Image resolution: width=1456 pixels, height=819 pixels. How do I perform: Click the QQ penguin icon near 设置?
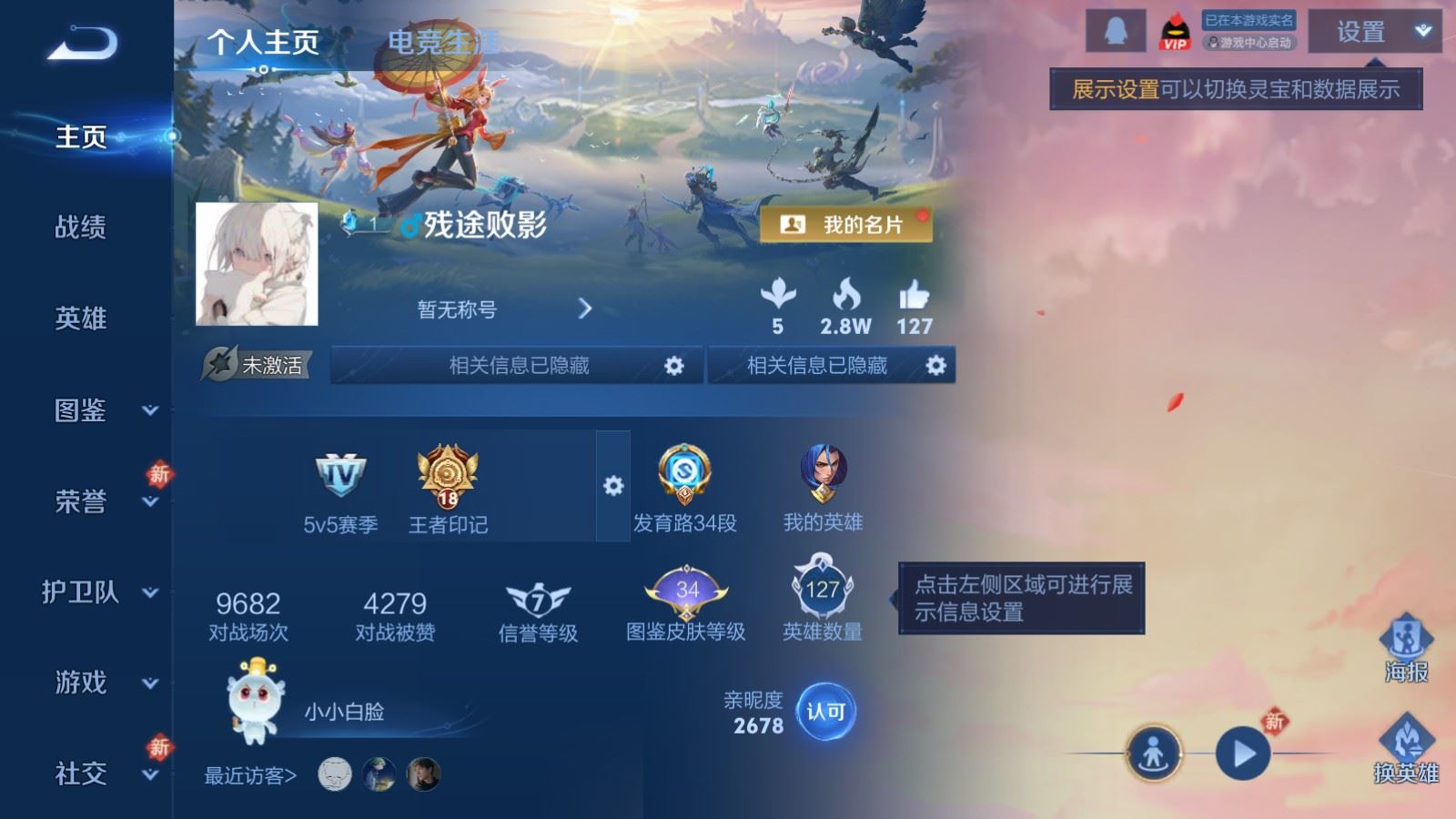(x=1116, y=32)
